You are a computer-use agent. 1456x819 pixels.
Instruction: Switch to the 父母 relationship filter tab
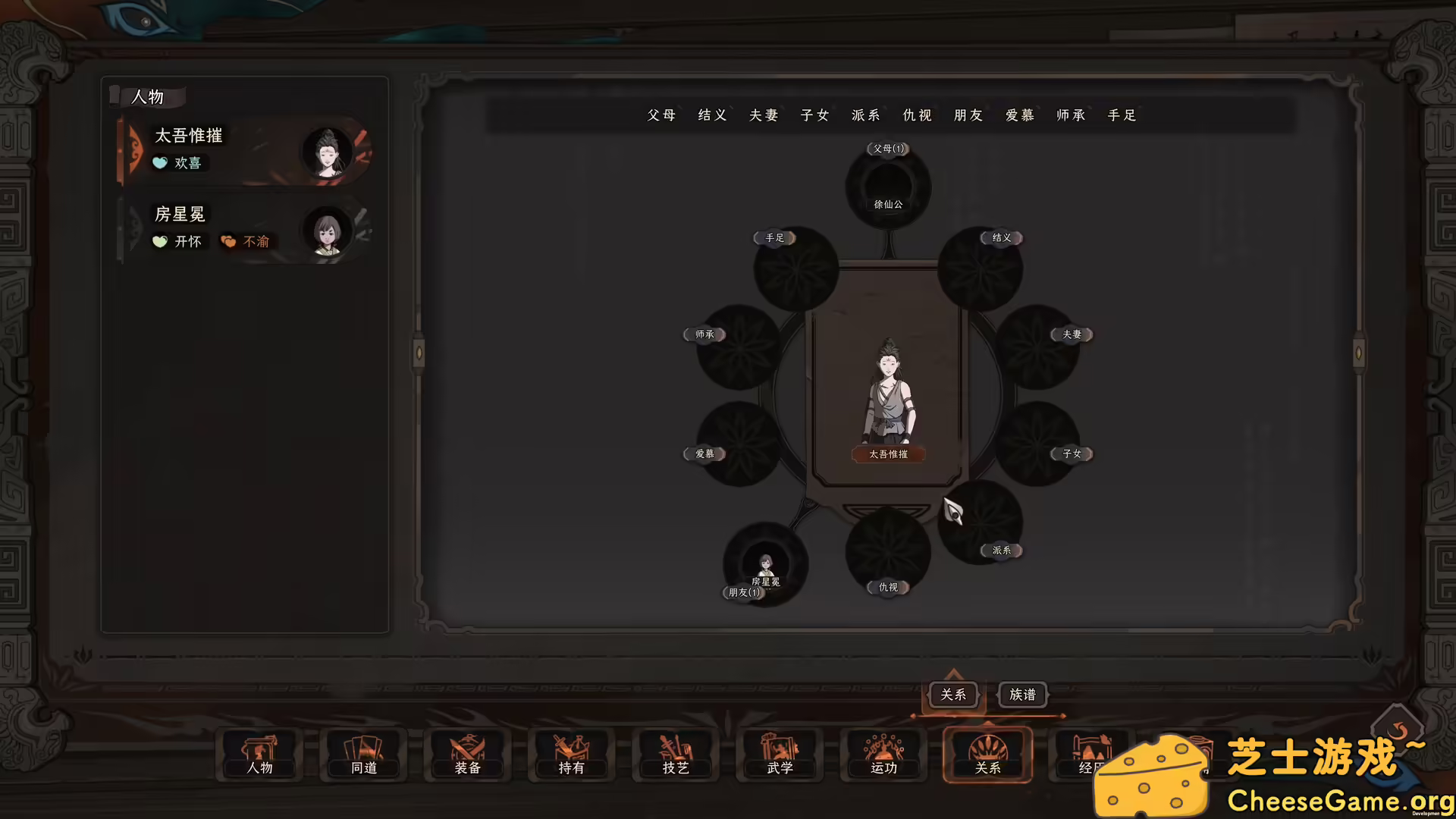[661, 115]
